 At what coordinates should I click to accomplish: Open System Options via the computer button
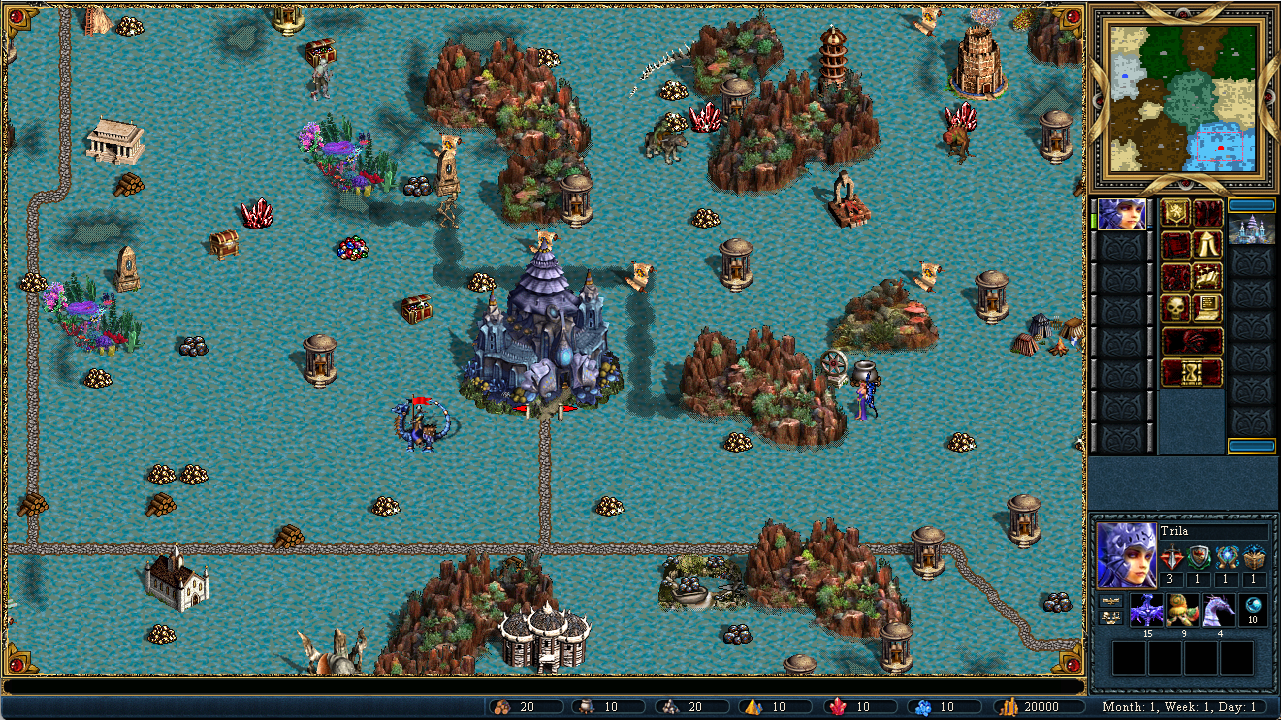tap(1209, 308)
